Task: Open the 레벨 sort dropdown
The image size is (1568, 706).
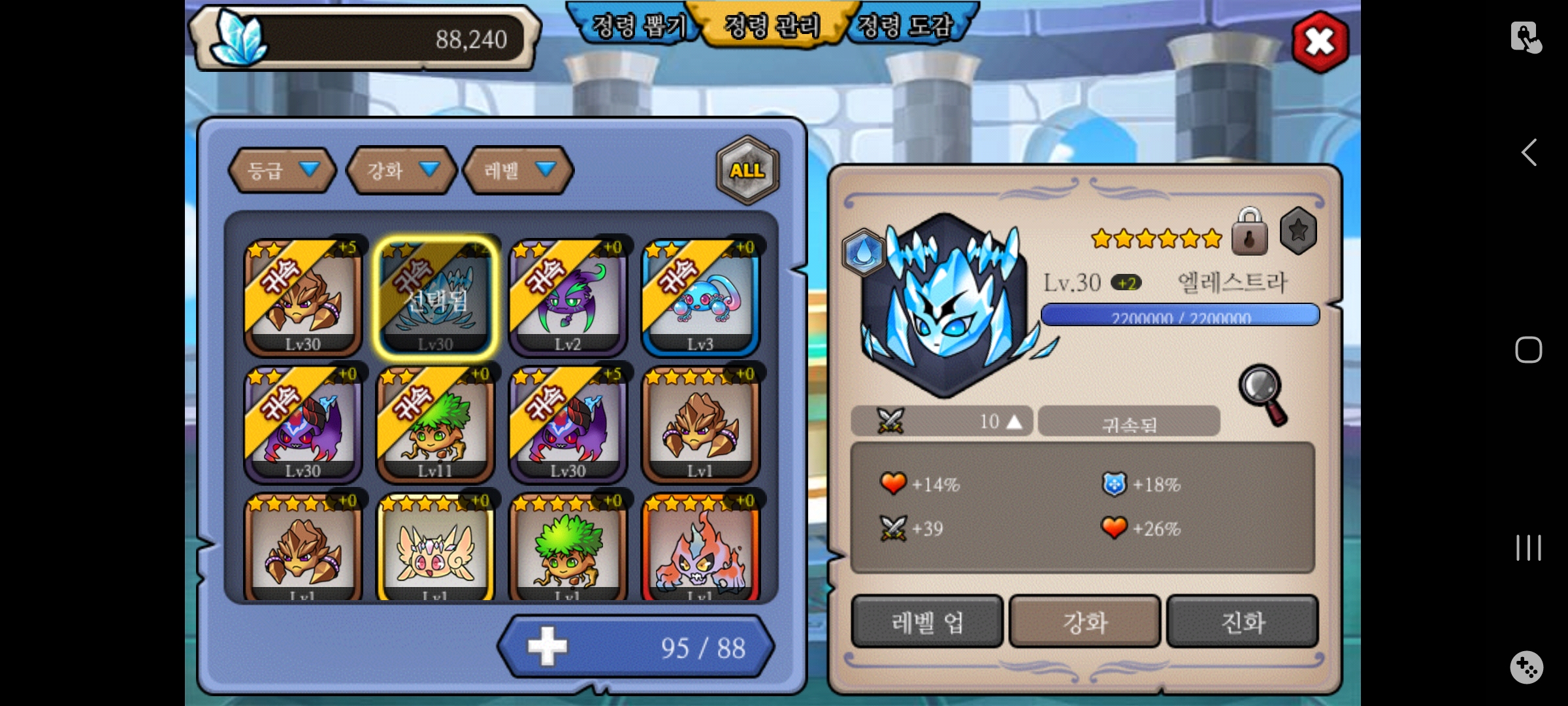Action: (518, 171)
